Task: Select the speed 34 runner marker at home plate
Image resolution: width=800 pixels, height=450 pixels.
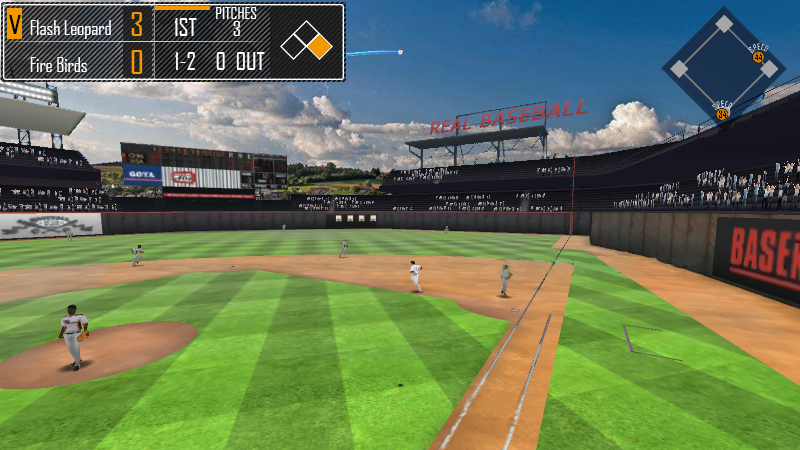Action: 722,114
